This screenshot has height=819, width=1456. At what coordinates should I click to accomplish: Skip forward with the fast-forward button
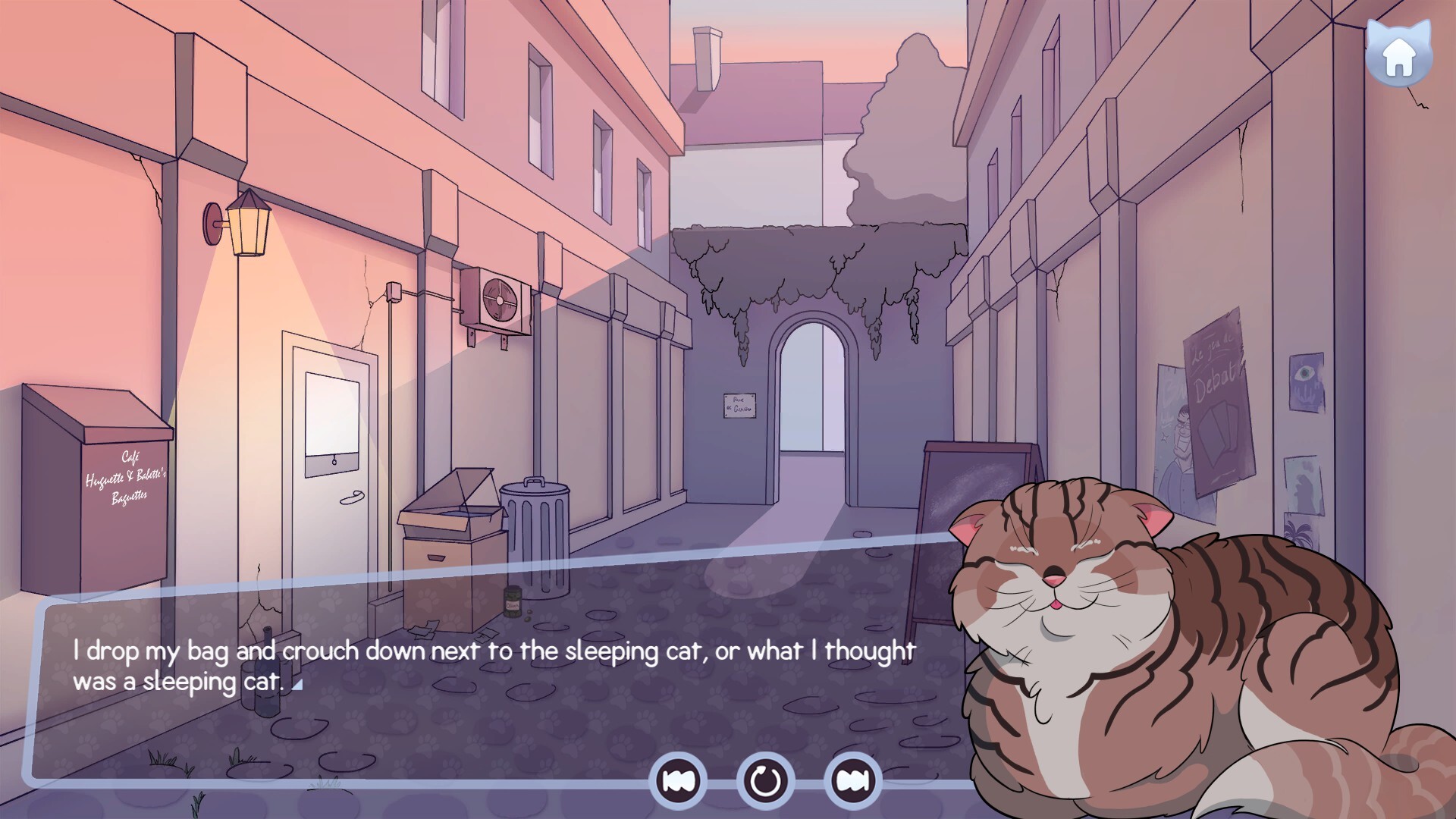pos(852,780)
